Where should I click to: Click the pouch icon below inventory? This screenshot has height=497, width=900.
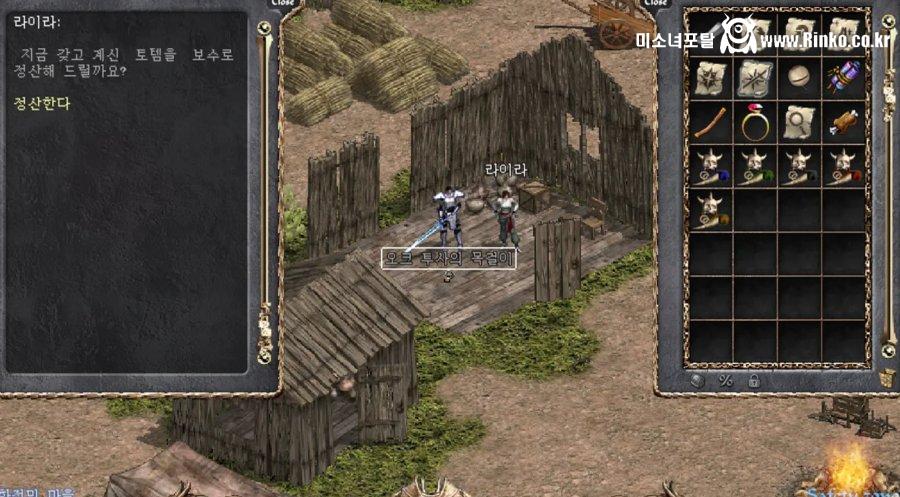pos(698,380)
